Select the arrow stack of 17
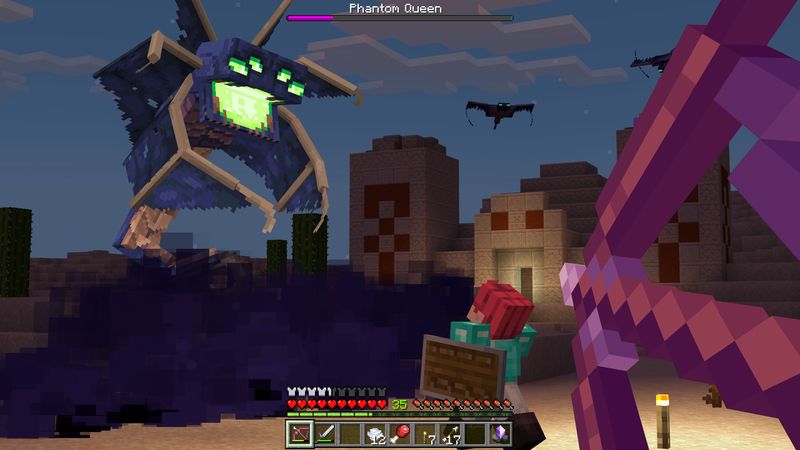This screenshot has height=450, width=800. tap(450, 434)
